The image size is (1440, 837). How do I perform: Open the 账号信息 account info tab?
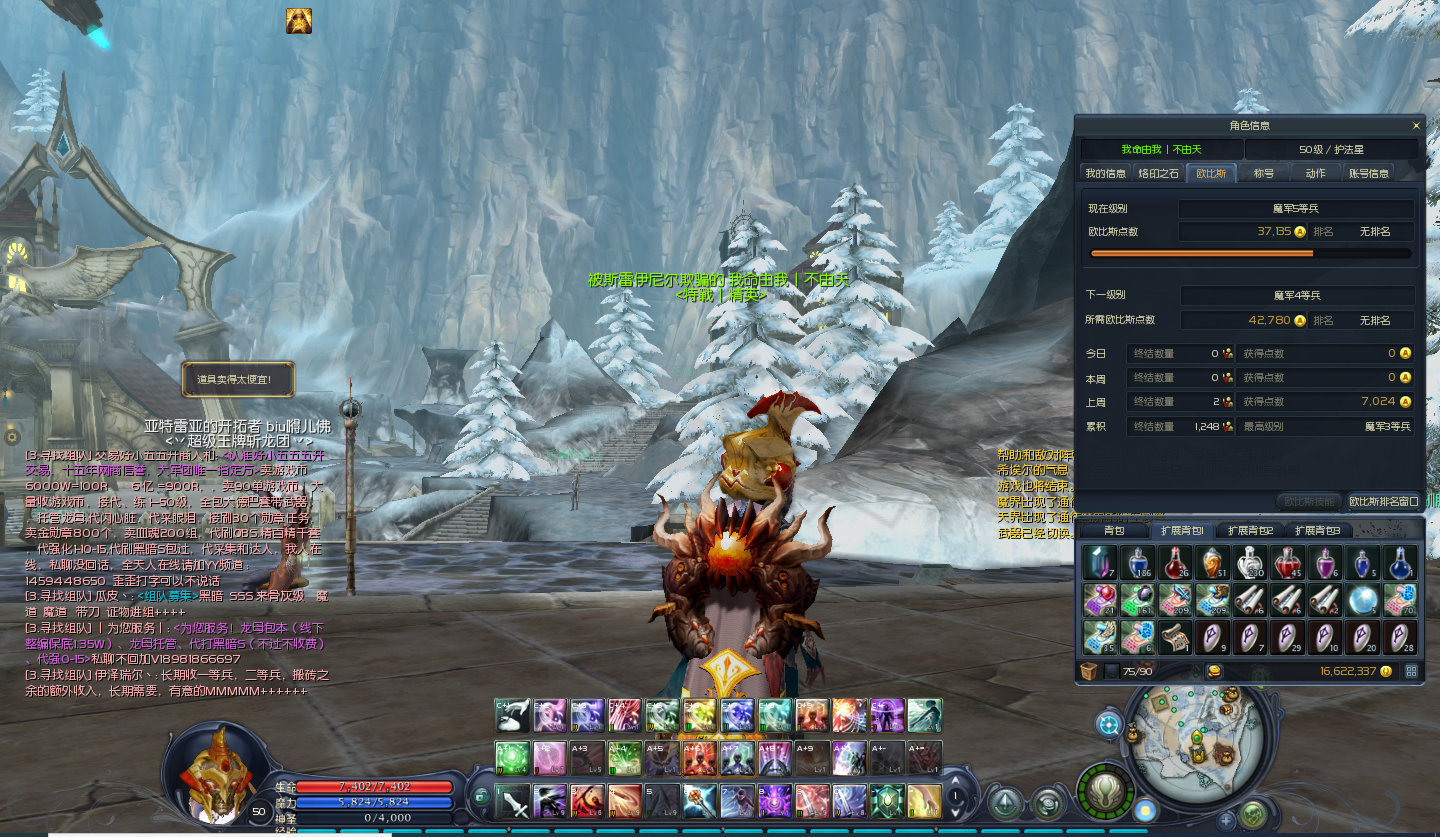[x=1369, y=173]
